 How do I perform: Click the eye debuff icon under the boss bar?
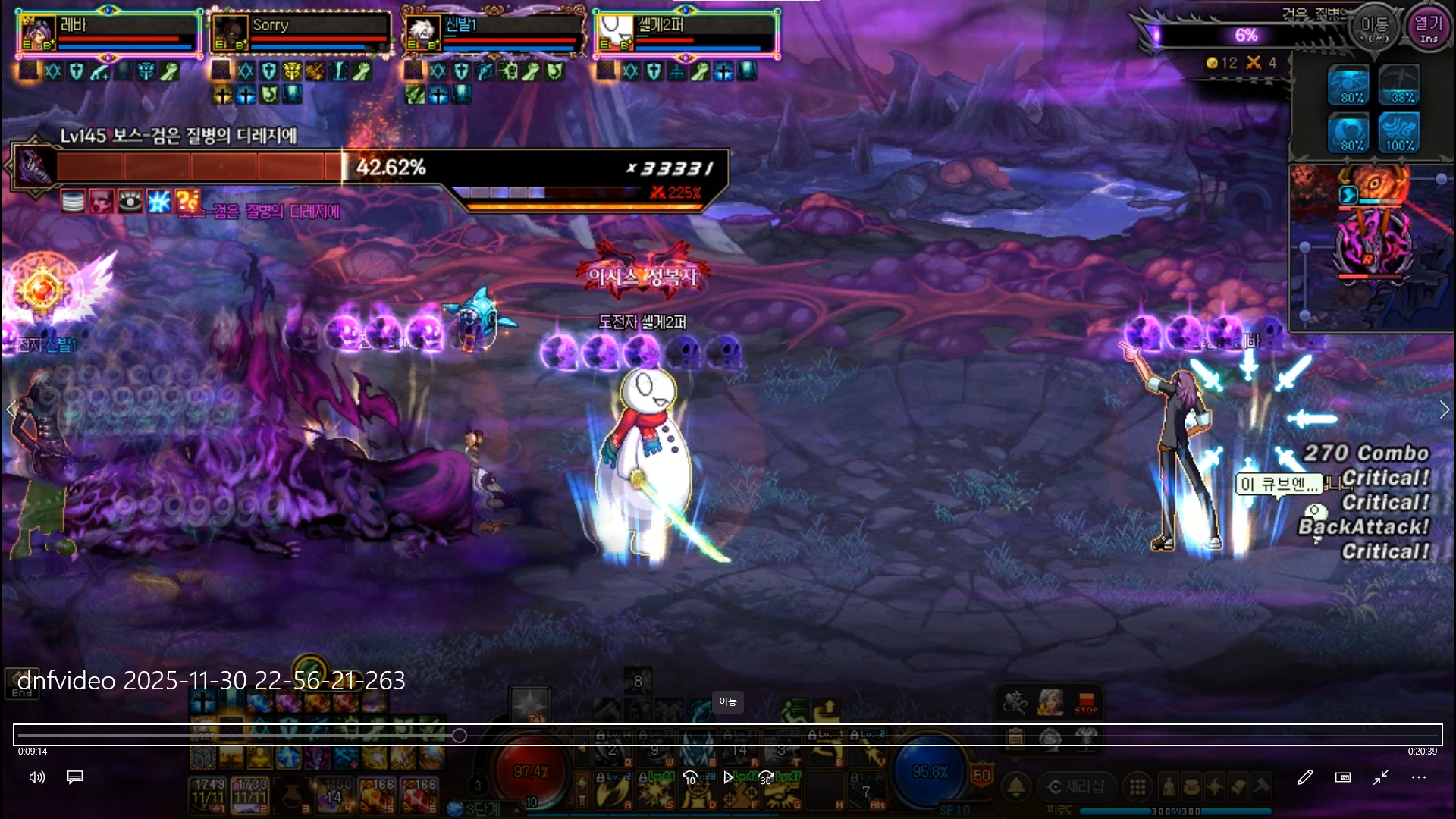coord(130,202)
